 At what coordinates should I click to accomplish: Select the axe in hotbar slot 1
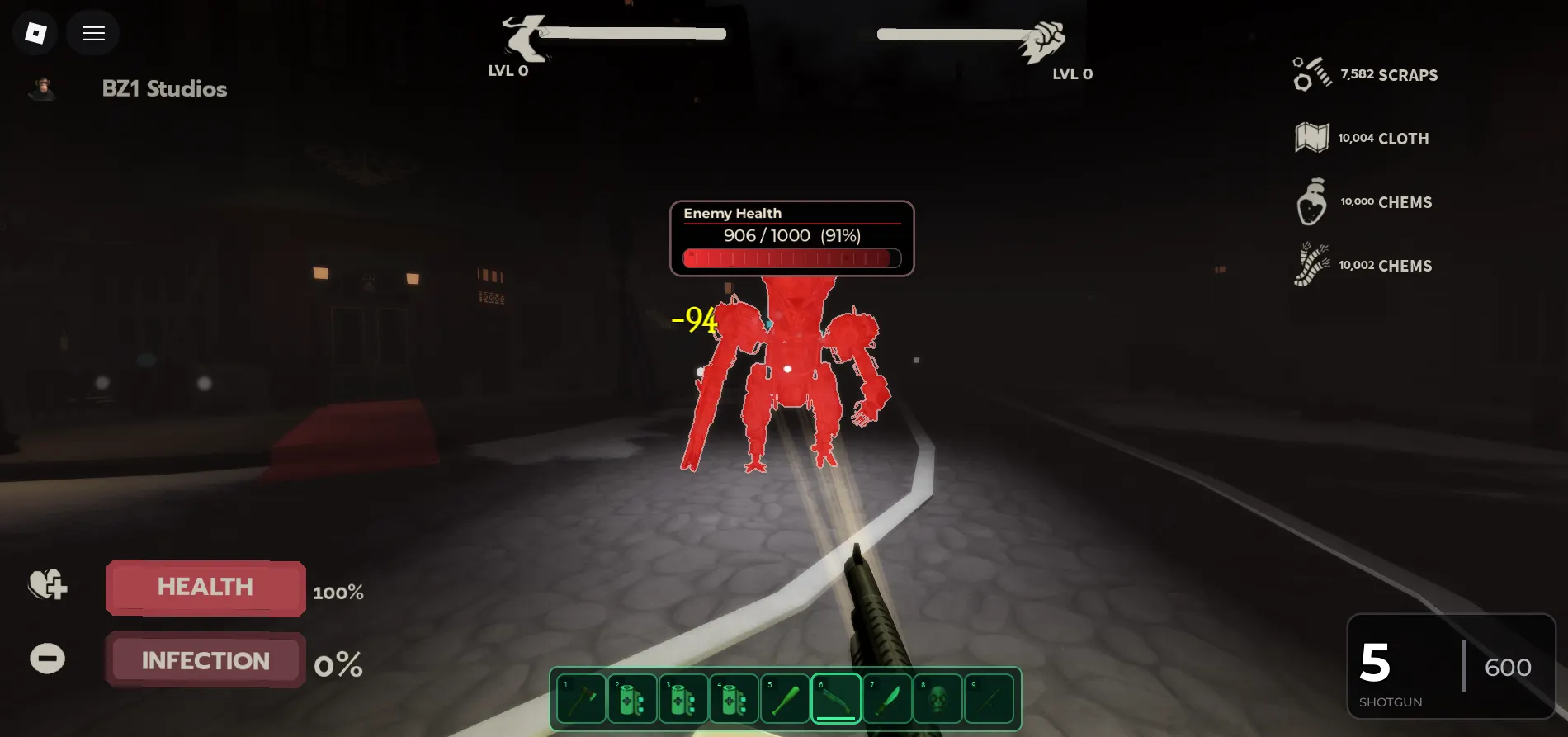tap(580, 697)
